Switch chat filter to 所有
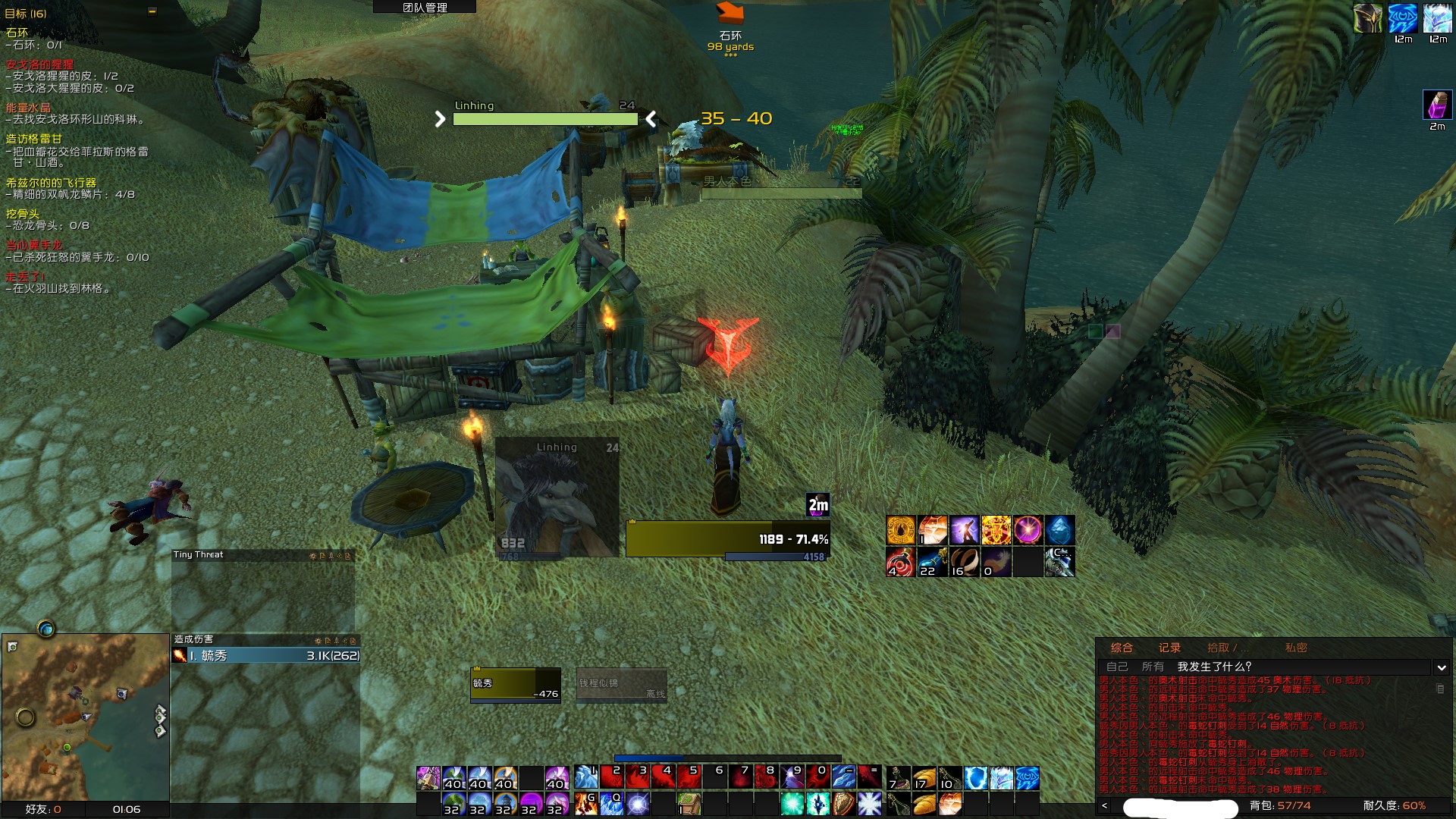Image resolution: width=1456 pixels, height=819 pixels. pyautogui.click(x=1153, y=666)
